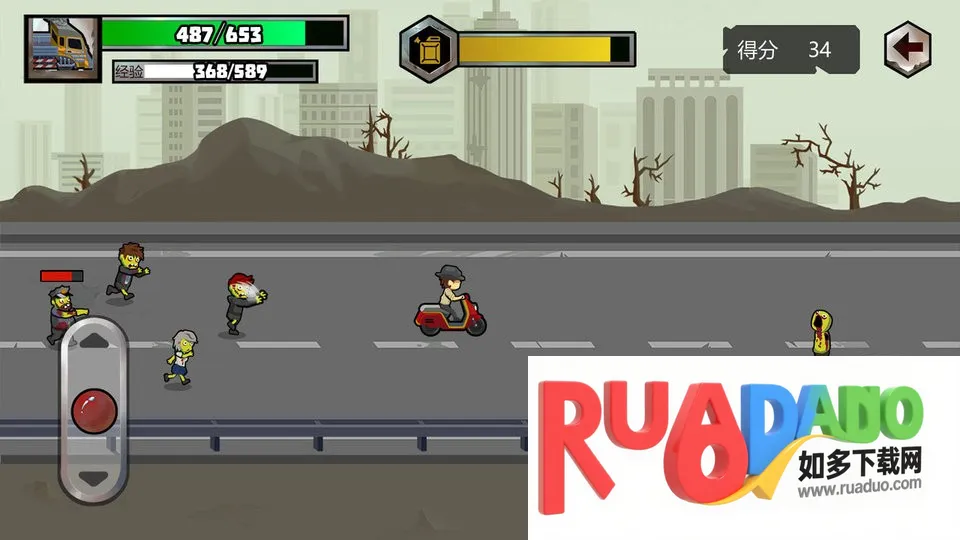The height and width of the screenshot is (540, 960).
Task: Click the vehicle portrait thumbnail
Action: point(63,47)
